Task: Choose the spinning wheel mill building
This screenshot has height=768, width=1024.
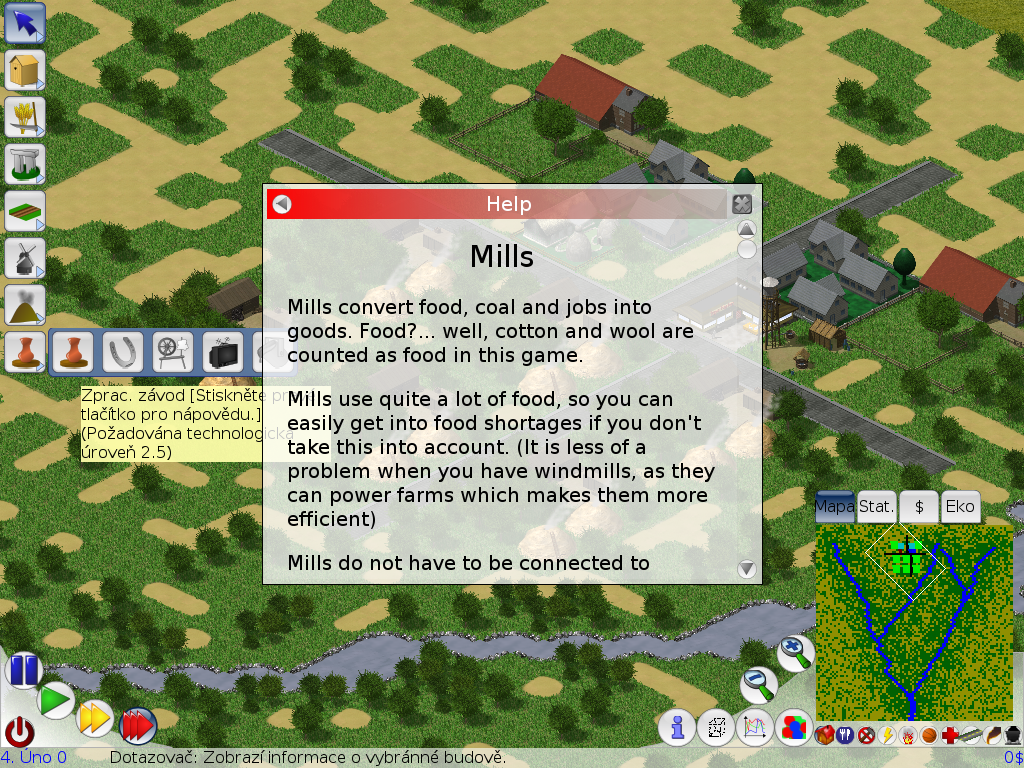Action: pos(173,352)
